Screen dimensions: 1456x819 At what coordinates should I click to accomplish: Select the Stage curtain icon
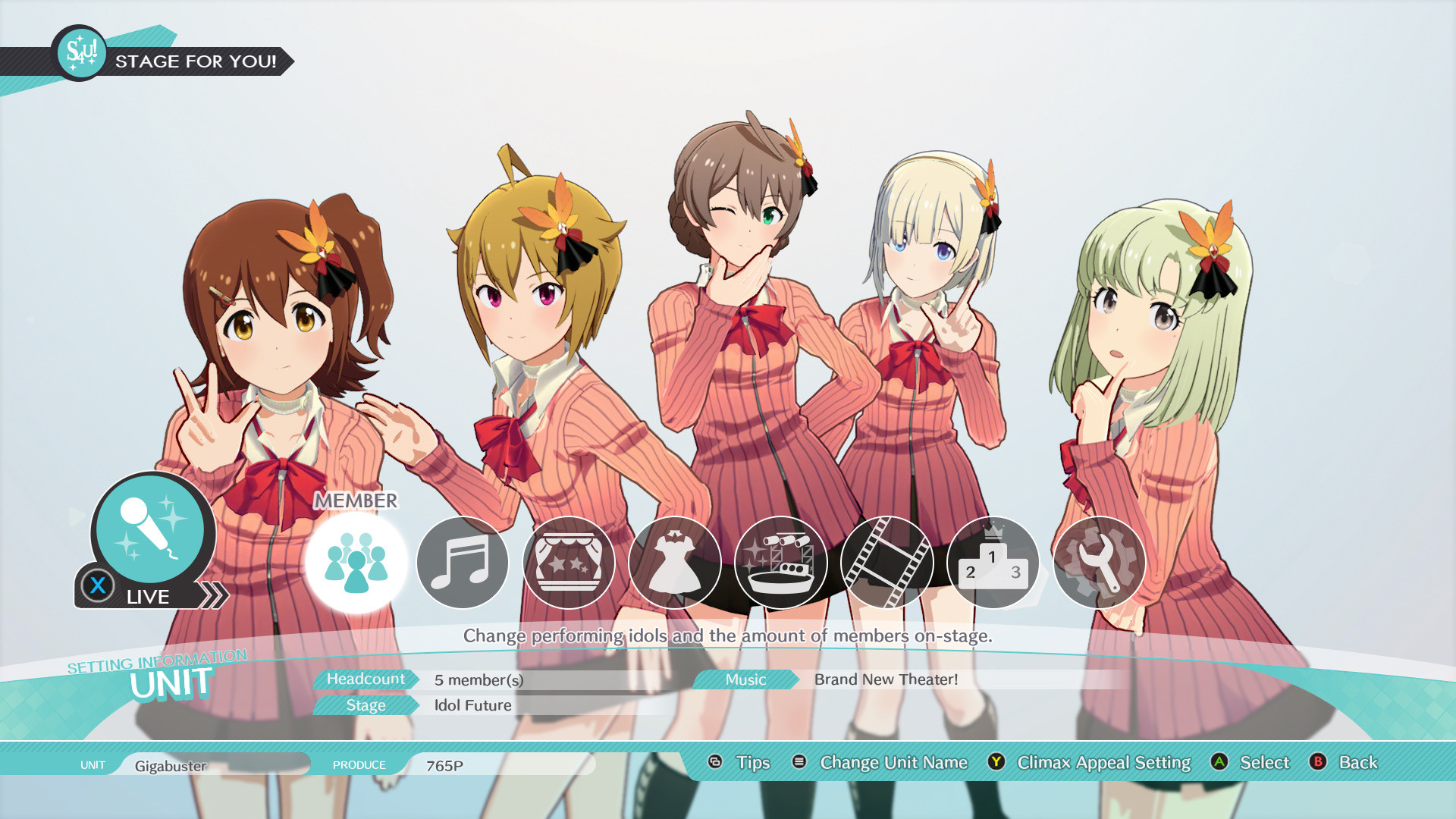[x=569, y=564]
